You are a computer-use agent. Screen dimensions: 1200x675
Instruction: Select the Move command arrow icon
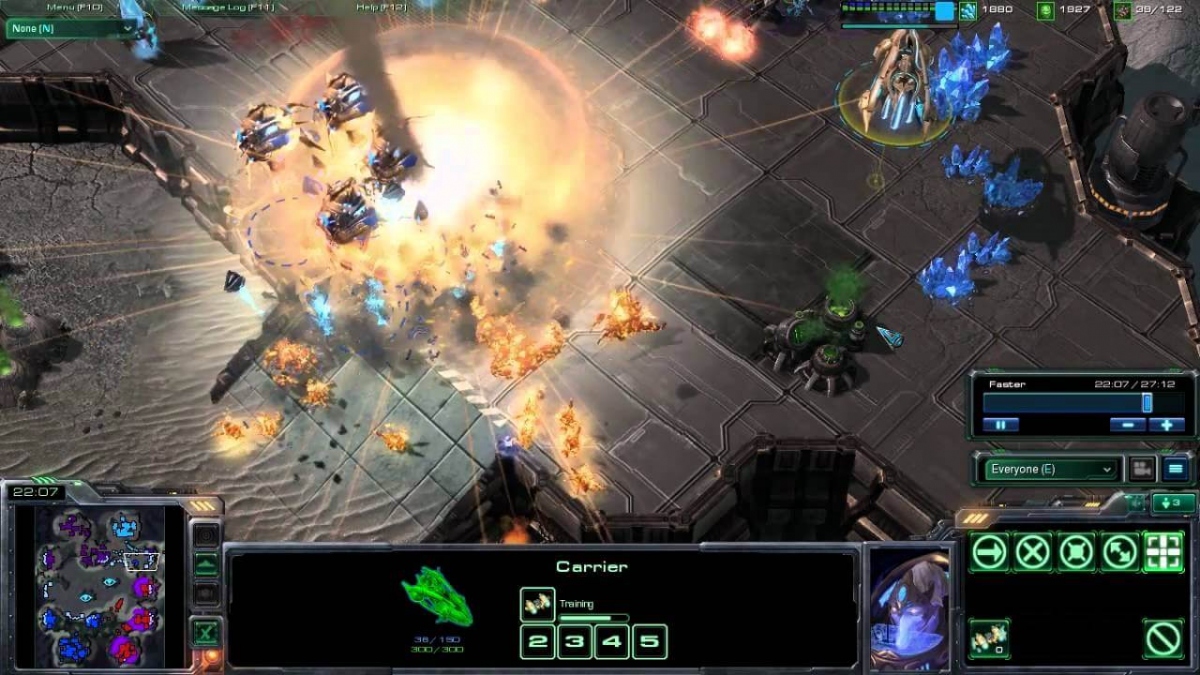tap(989, 552)
